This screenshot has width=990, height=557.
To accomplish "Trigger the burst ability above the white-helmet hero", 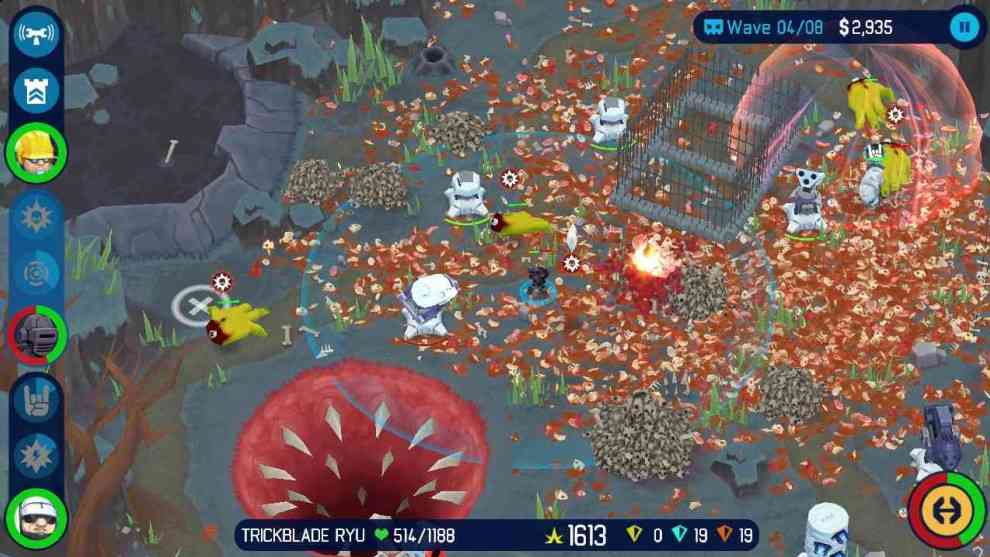I will (x=36, y=455).
